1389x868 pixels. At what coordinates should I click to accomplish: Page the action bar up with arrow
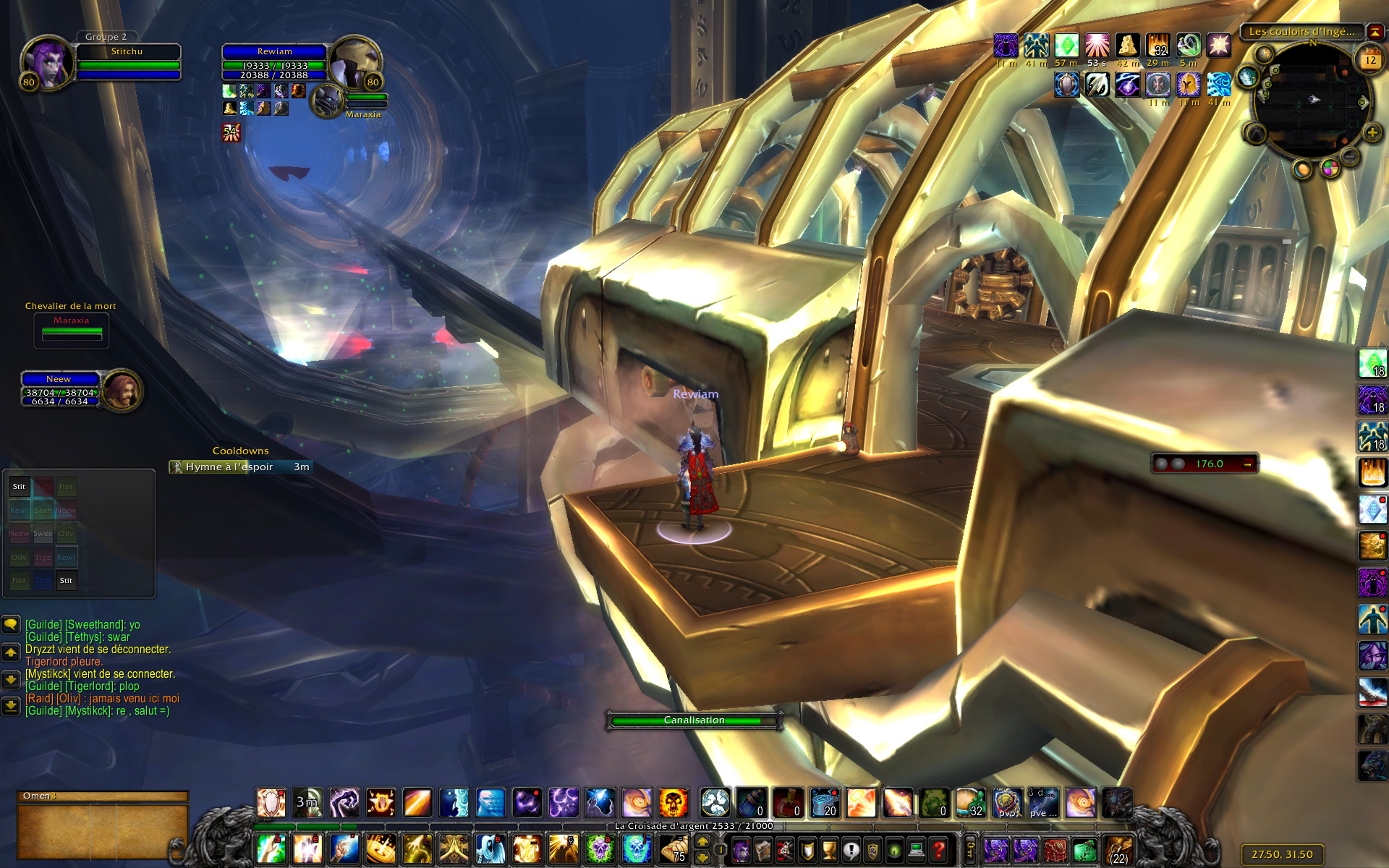tap(702, 842)
